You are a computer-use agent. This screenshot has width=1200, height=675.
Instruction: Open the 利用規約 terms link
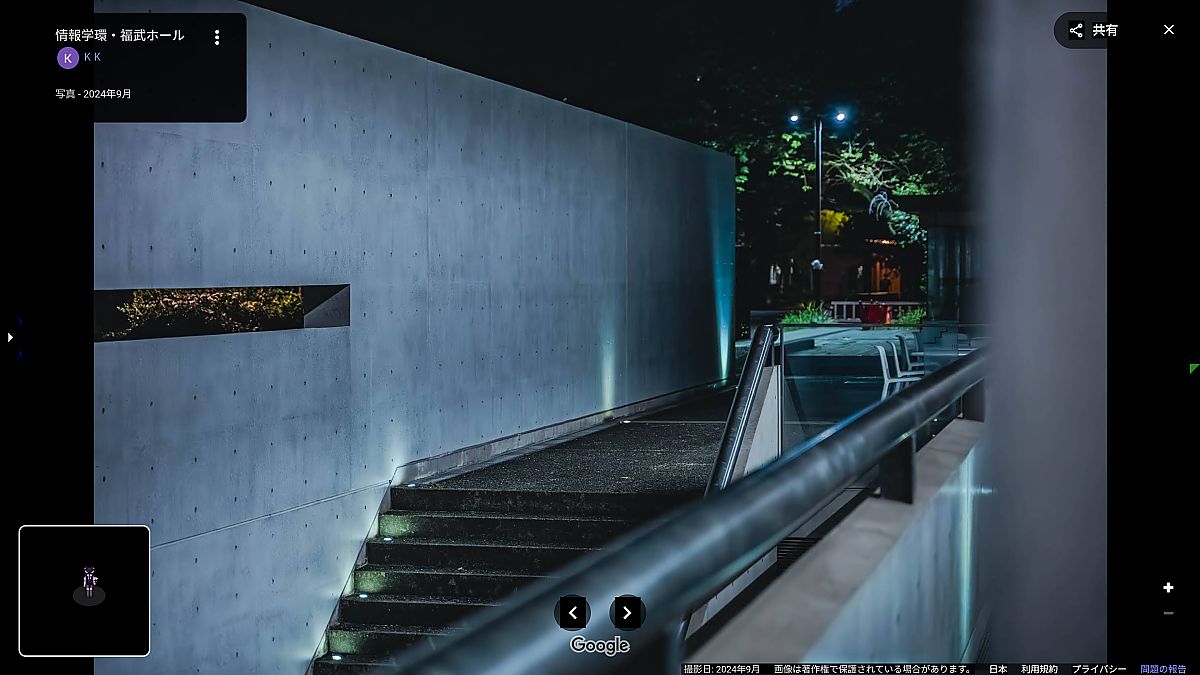(1040, 669)
